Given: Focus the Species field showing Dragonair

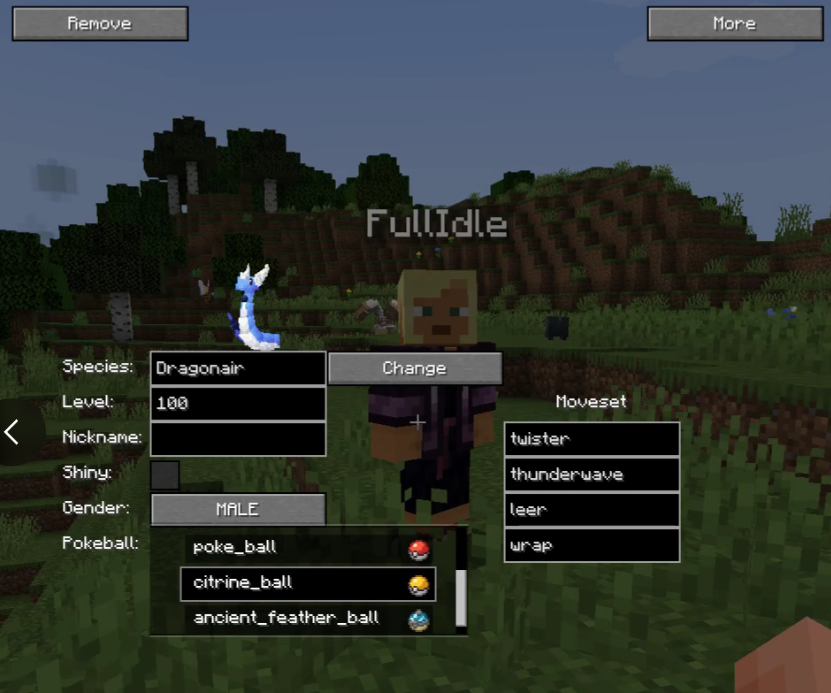Looking at the screenshot, I should (238, 368).
